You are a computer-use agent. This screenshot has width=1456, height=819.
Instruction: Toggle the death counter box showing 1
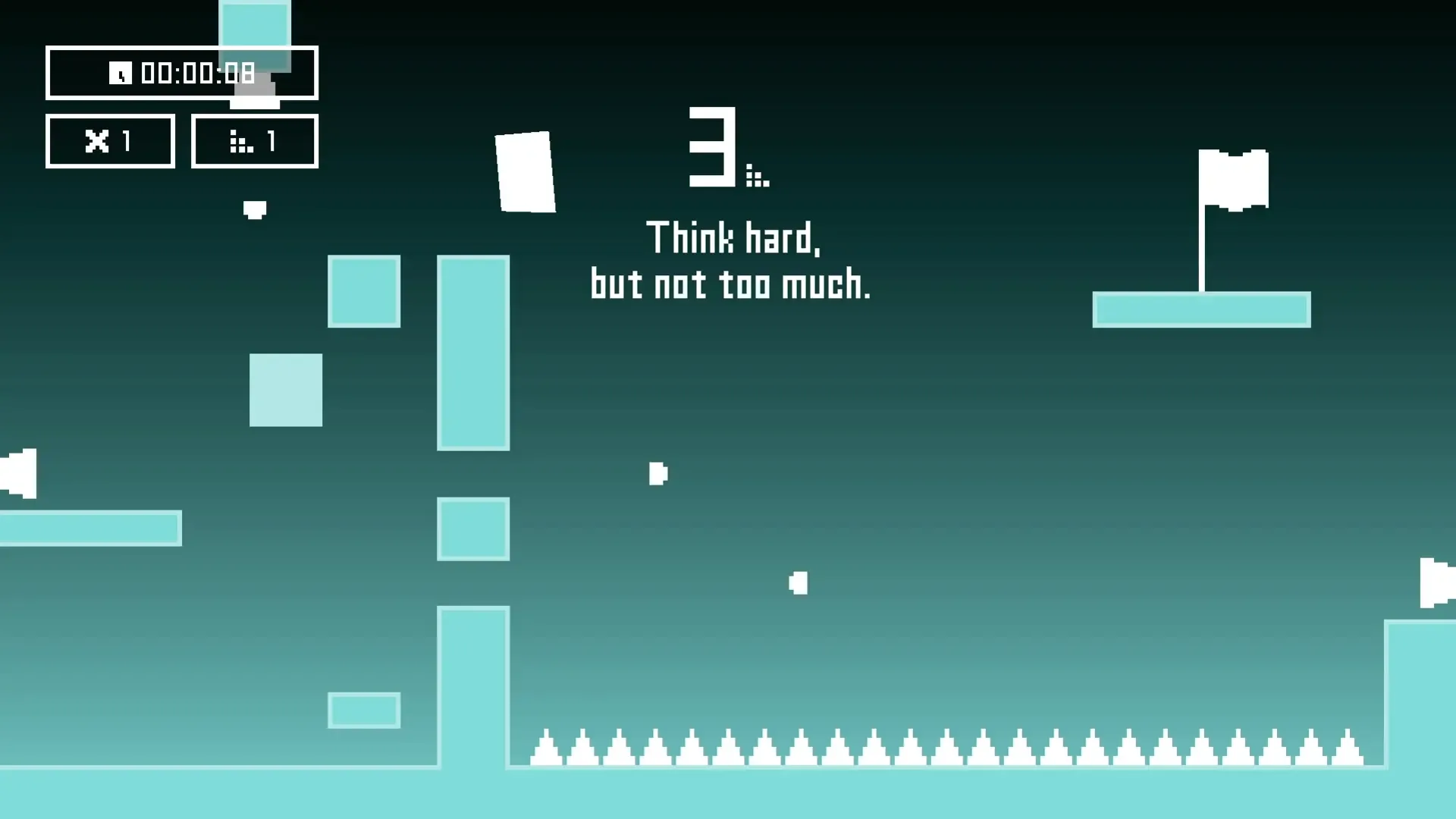click(x=110, y=140)
